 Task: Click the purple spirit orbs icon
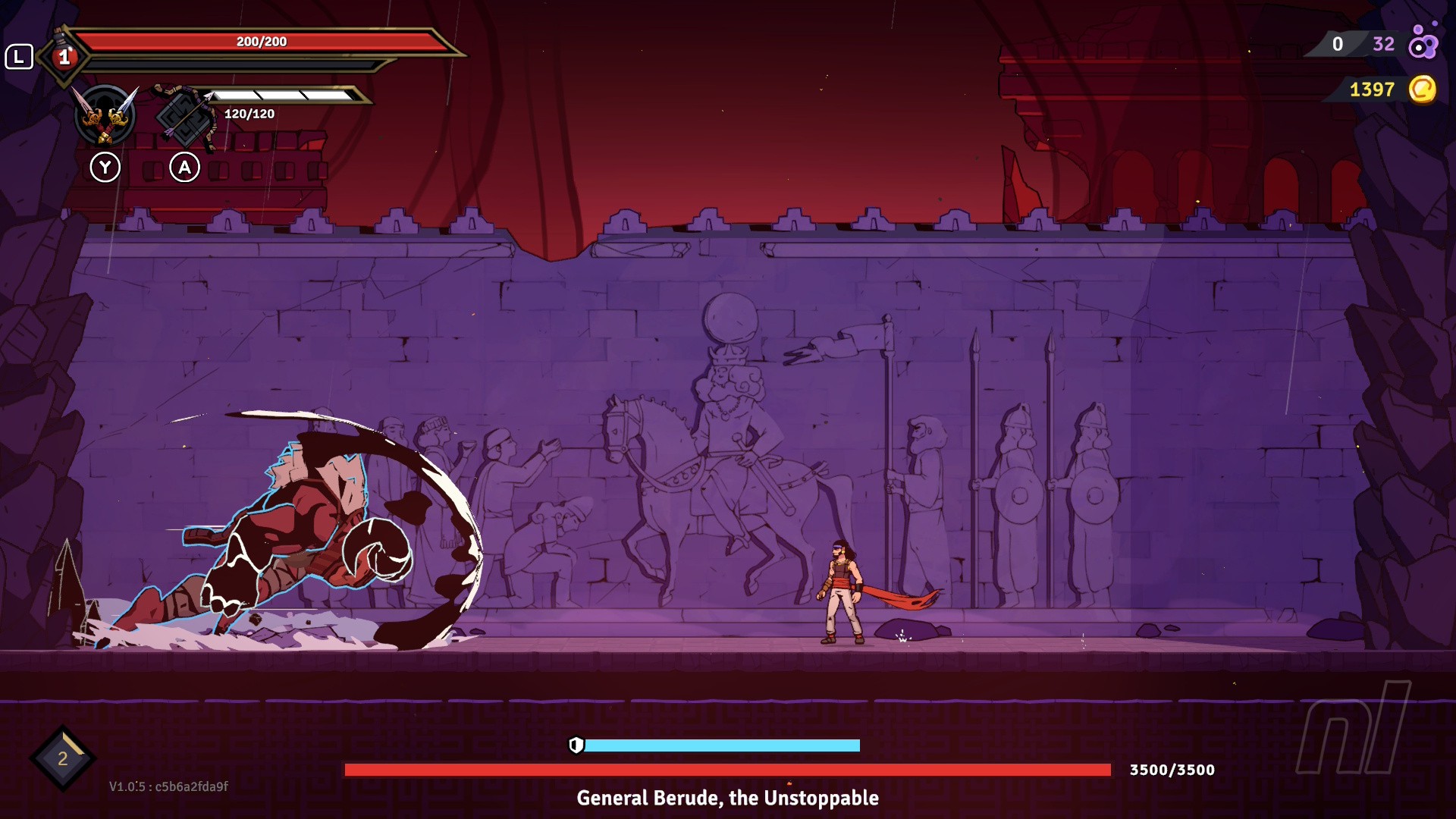coord(1423,42)
